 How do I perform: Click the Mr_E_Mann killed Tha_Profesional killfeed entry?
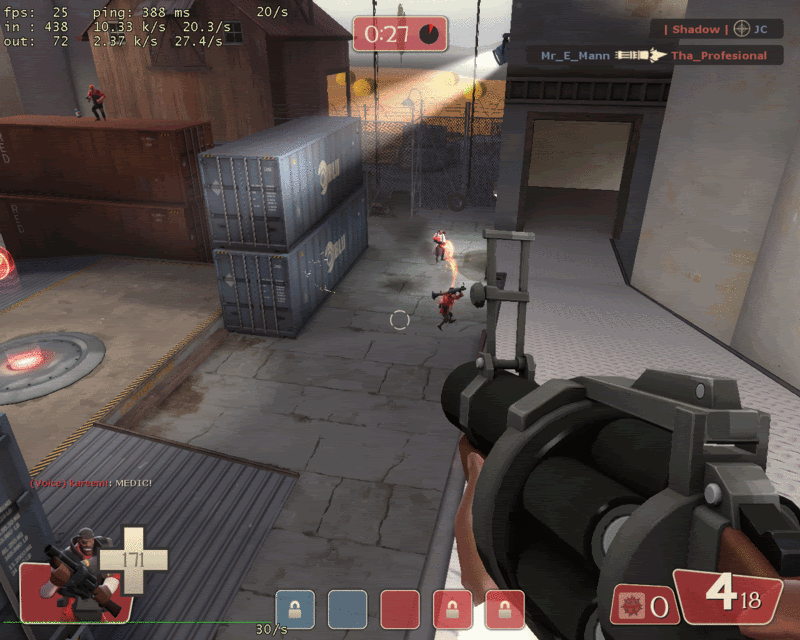653,56
